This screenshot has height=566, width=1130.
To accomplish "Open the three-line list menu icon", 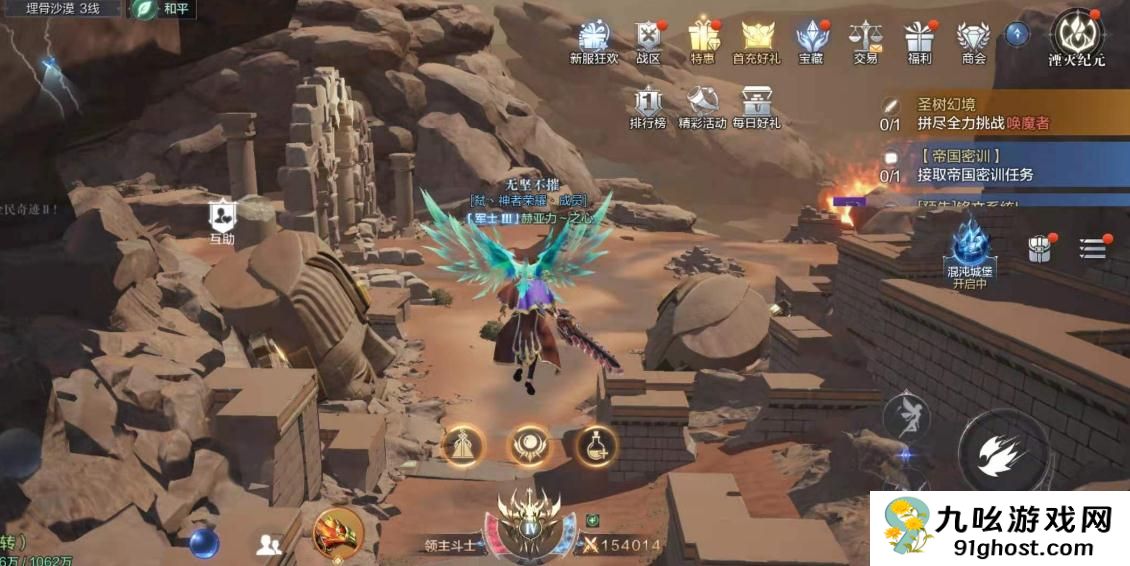I will coord(1093,248).
